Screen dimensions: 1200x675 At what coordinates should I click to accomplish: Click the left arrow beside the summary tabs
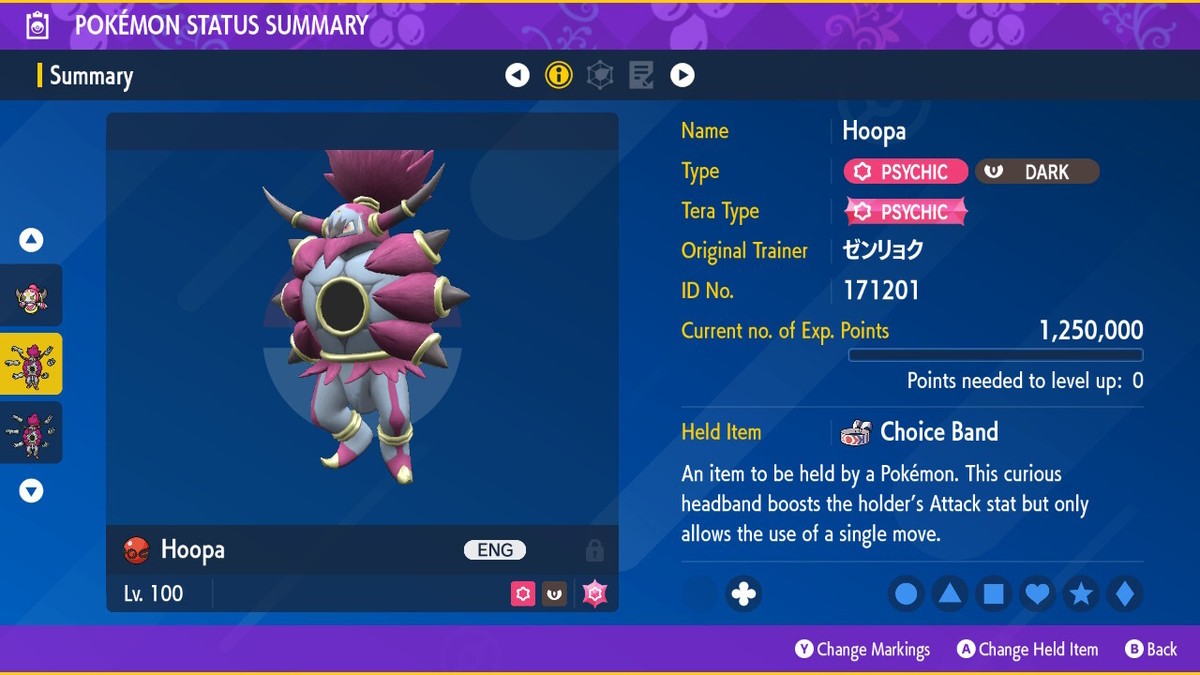pyautogui.click(x=517, y=75)
